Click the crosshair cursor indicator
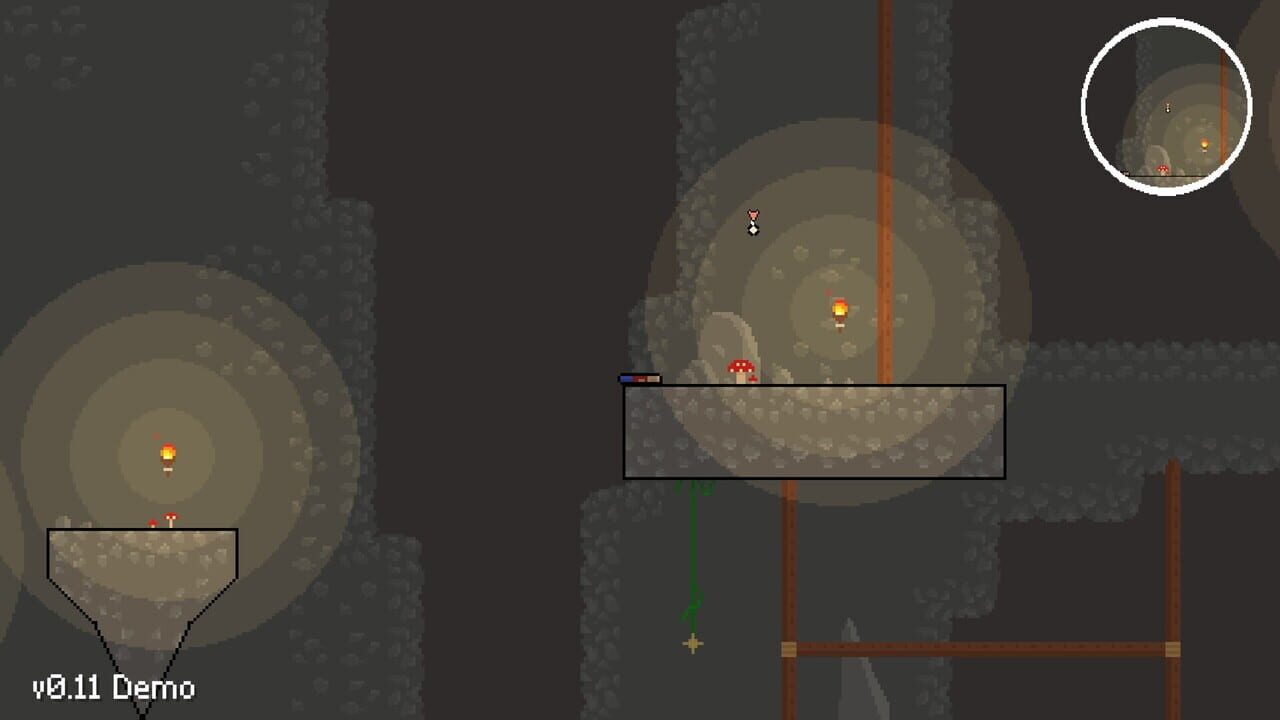Image resolution: width=1280 pixels, height=720 pixels. pos(752,214)
